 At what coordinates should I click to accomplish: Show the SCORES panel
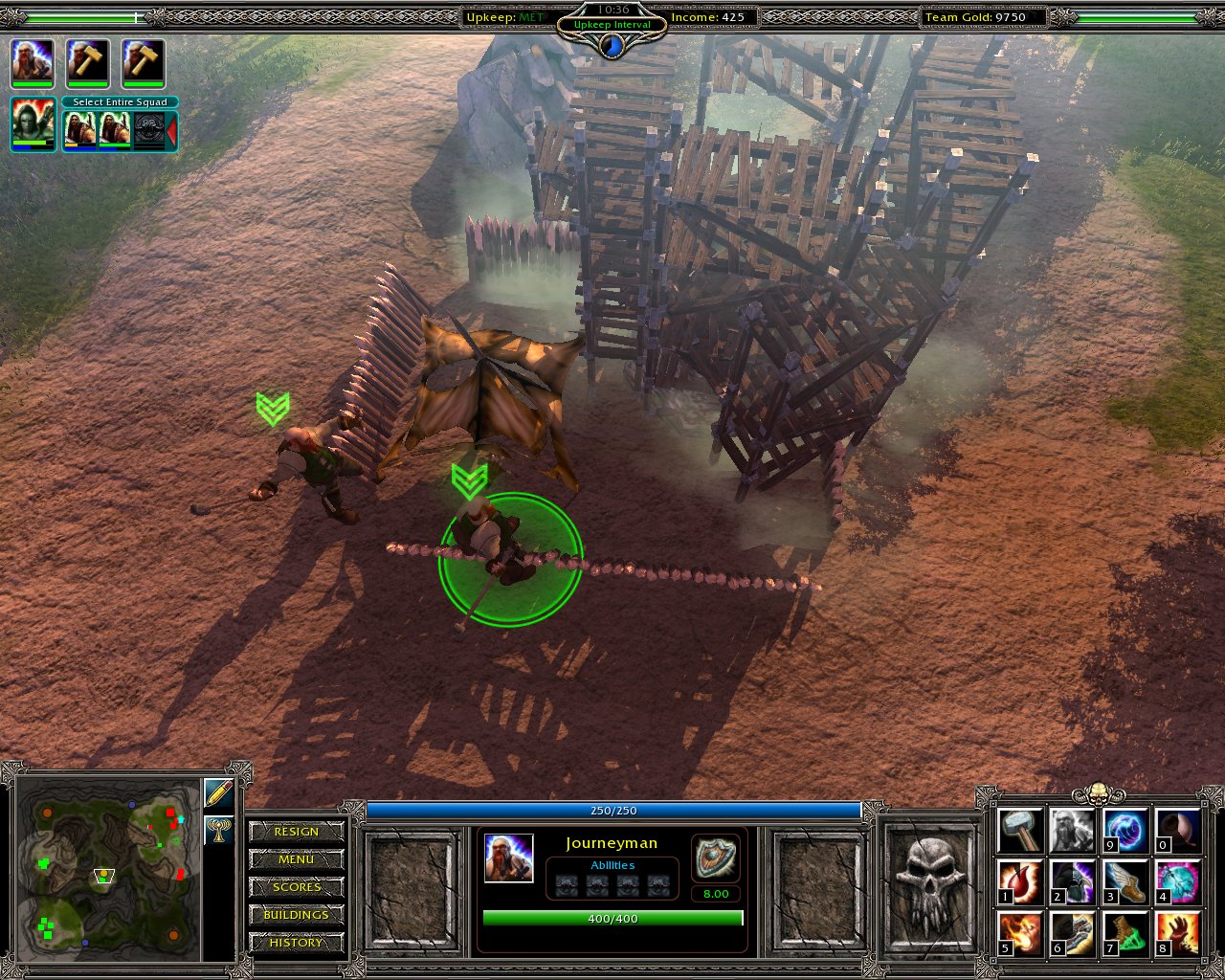point(296,887)
